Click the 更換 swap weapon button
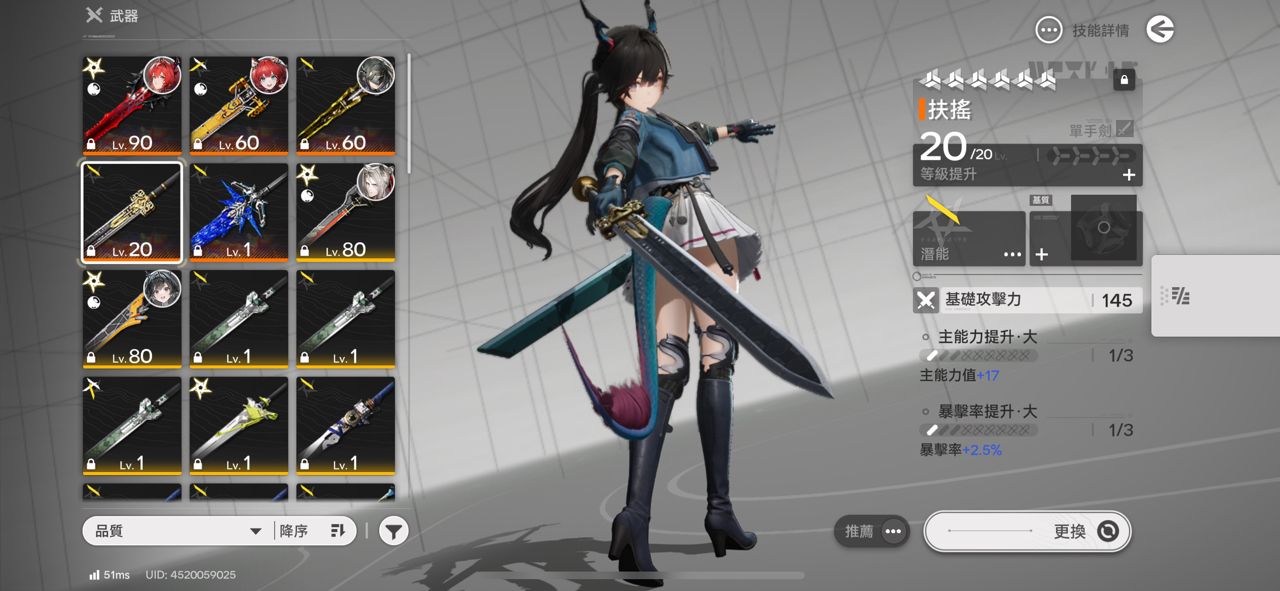The height and width of the screenshot is (591, 1280). coord(1027,531)
